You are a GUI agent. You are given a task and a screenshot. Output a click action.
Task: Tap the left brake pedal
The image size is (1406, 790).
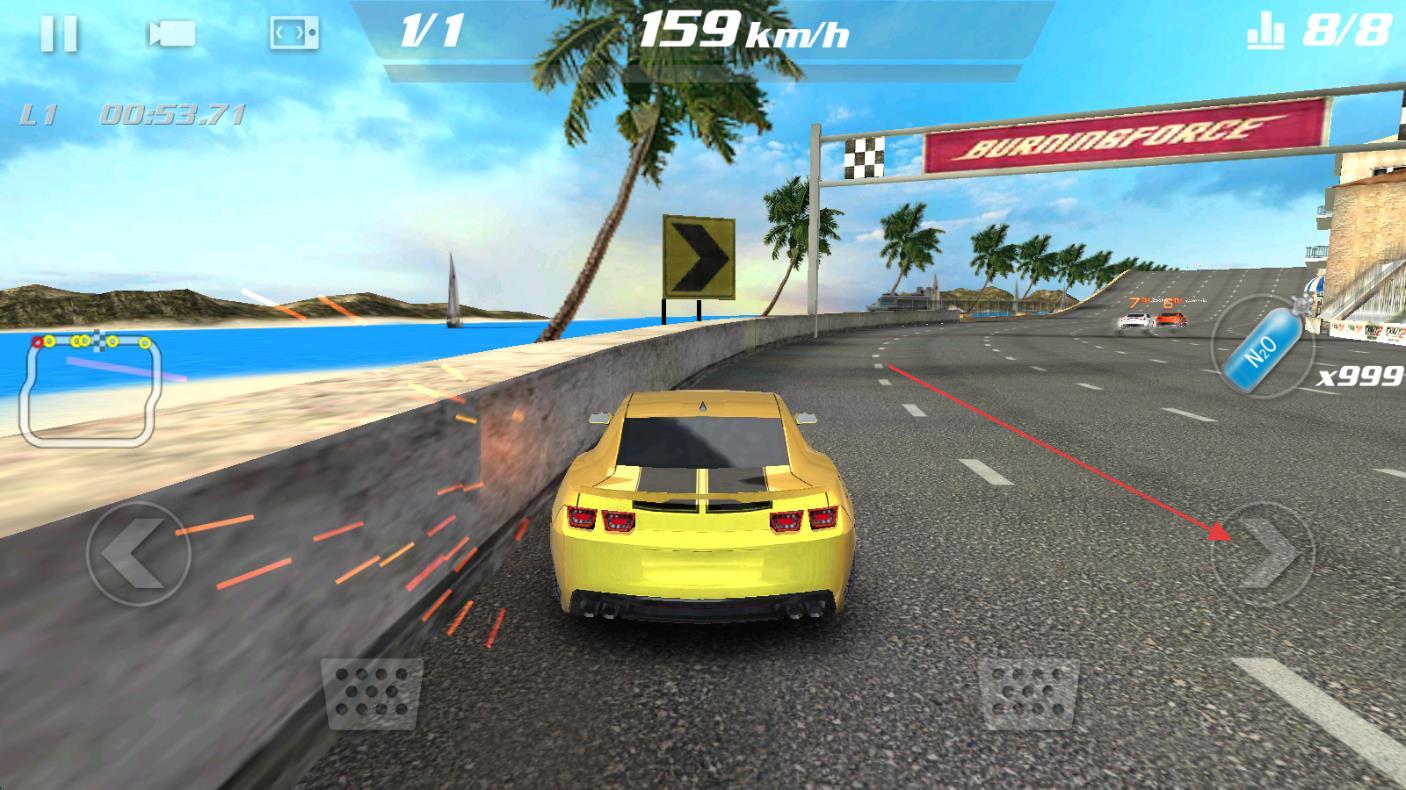(371, 692)
